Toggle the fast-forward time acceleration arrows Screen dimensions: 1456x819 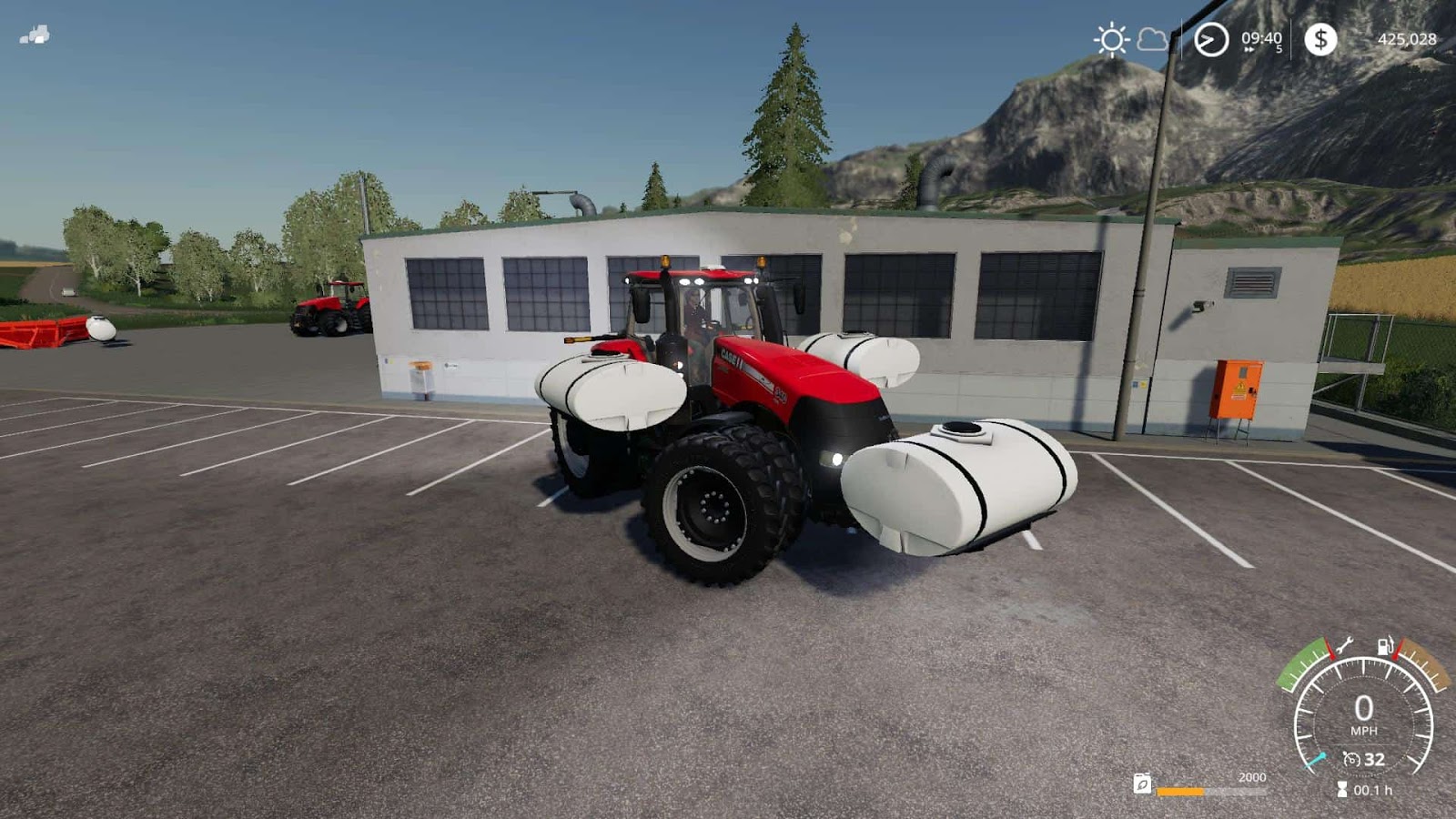[1249, 48]
